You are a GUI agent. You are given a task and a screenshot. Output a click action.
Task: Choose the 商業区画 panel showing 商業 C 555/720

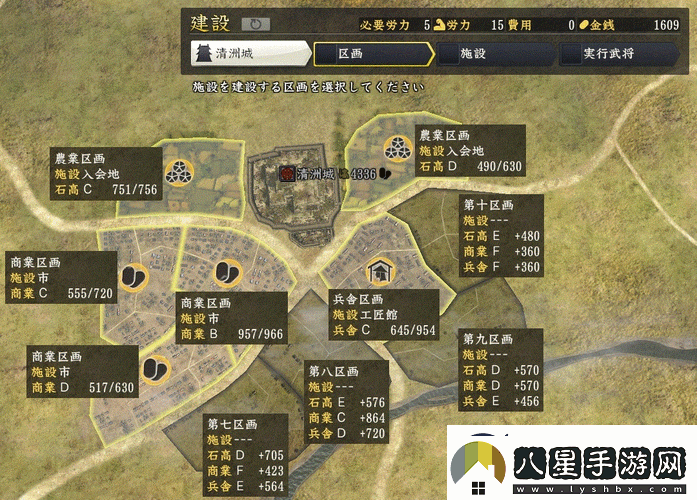click(62, 277)
